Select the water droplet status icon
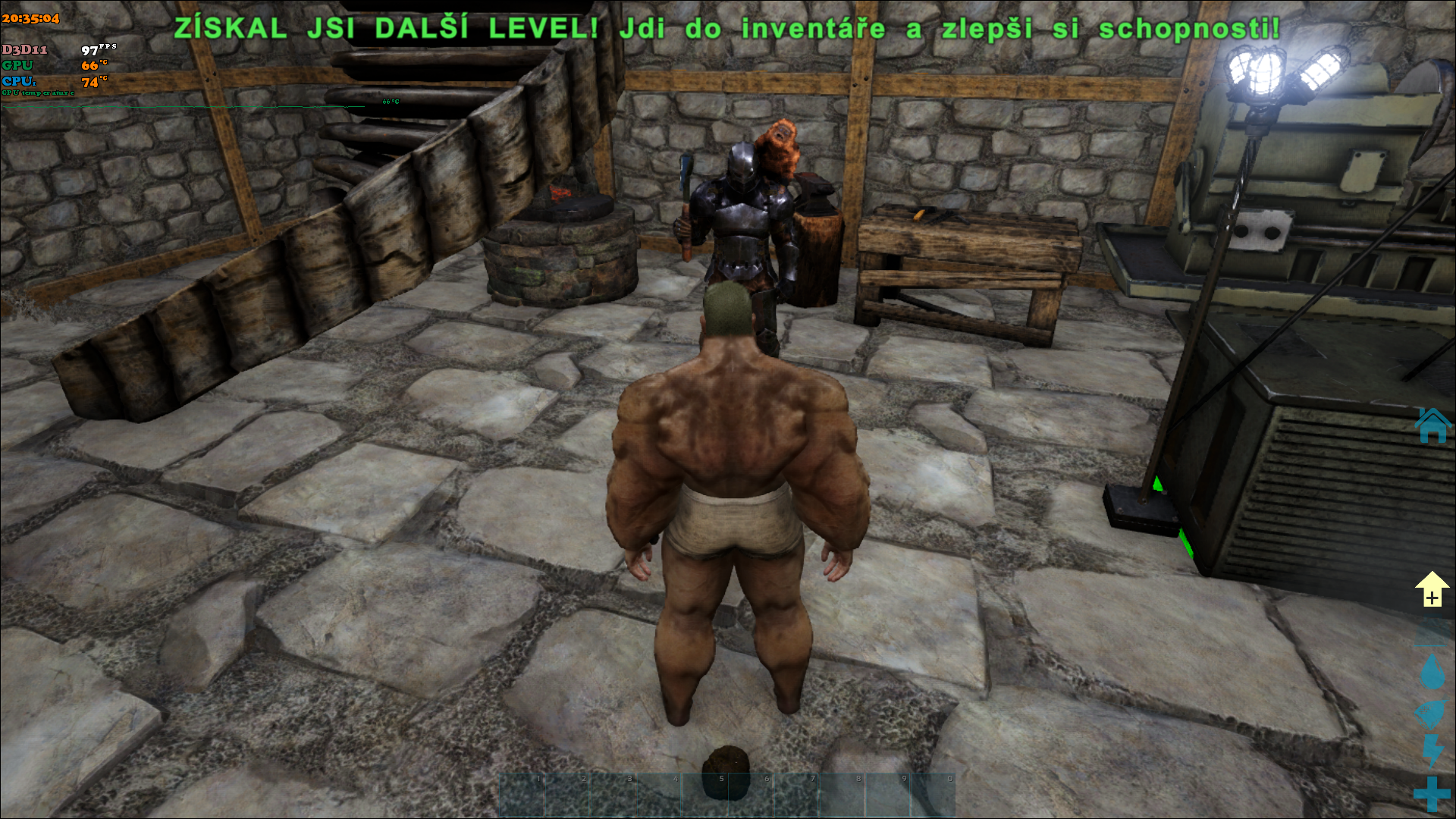This screenshot has height=819, width=1456. pyautogui.click(x=1432, y=672)
